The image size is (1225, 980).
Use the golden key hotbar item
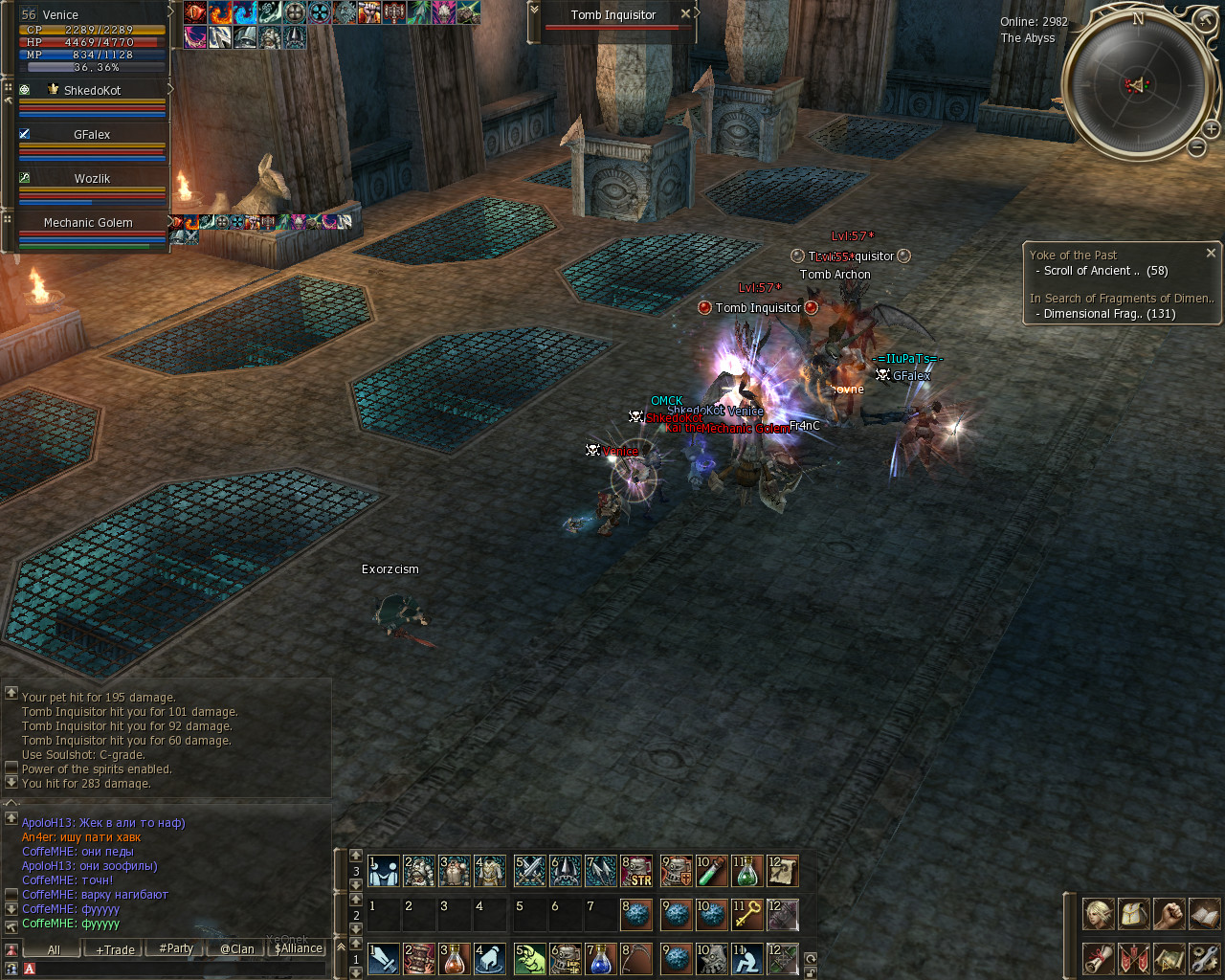(x=746, y=915)
